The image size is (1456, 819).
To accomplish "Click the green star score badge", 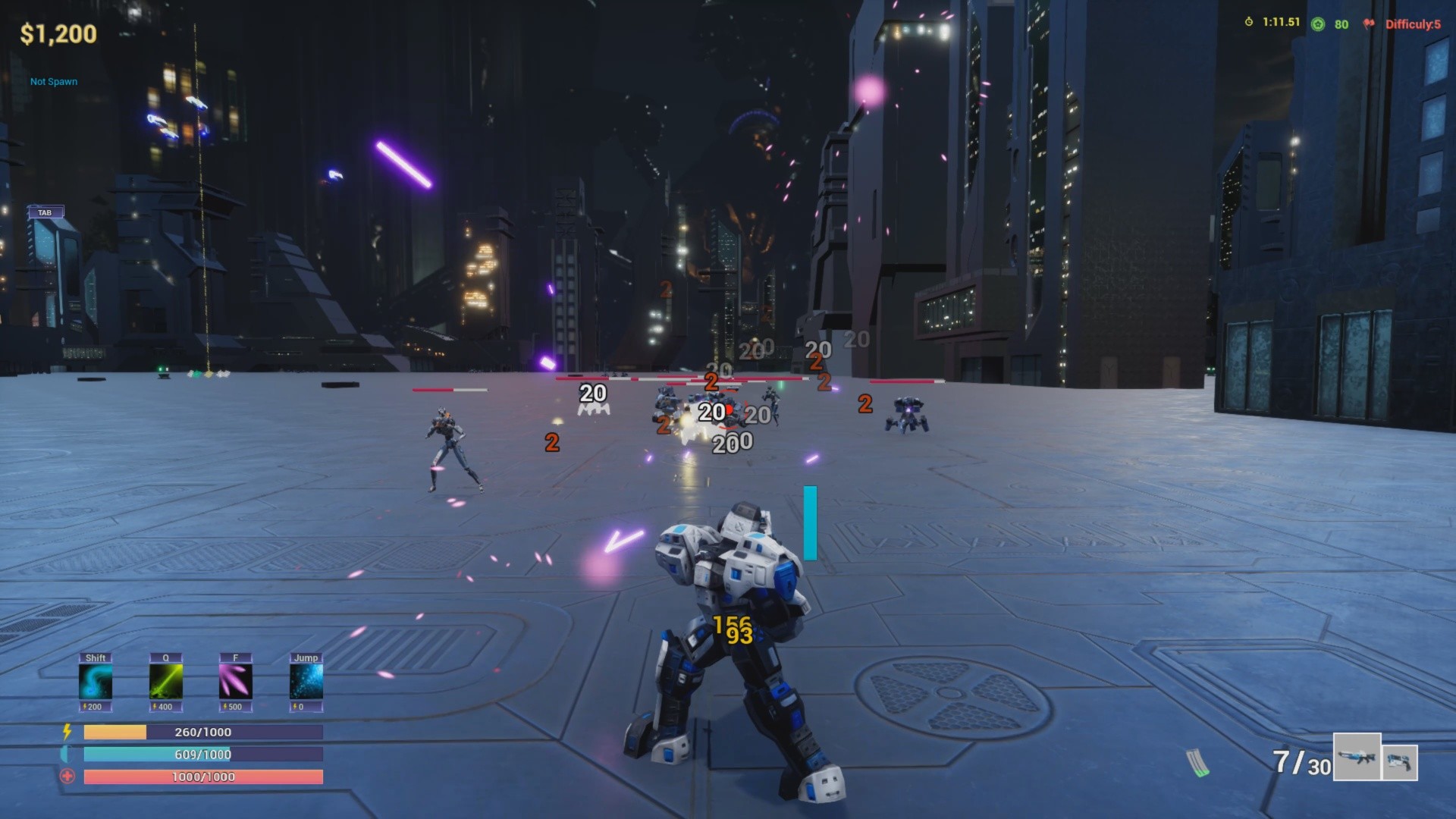I will (1319, 24).
